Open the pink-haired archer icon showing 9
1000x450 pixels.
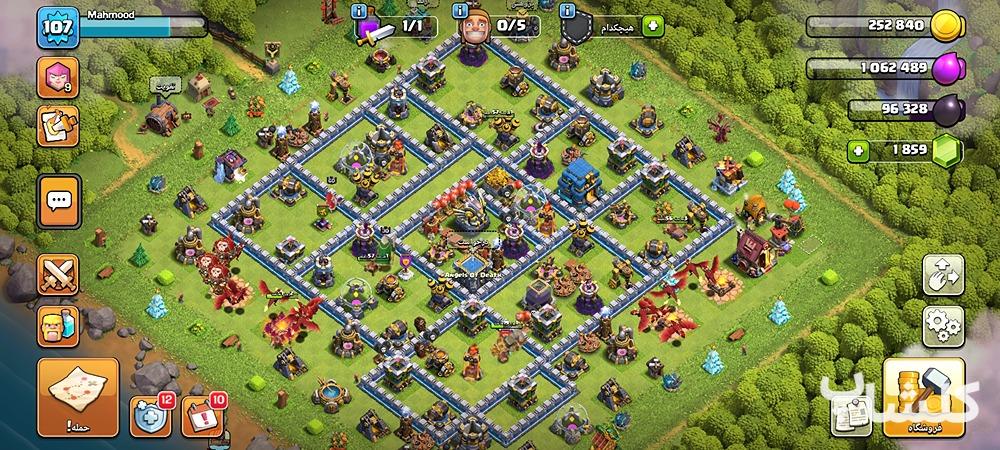[58, 78]
